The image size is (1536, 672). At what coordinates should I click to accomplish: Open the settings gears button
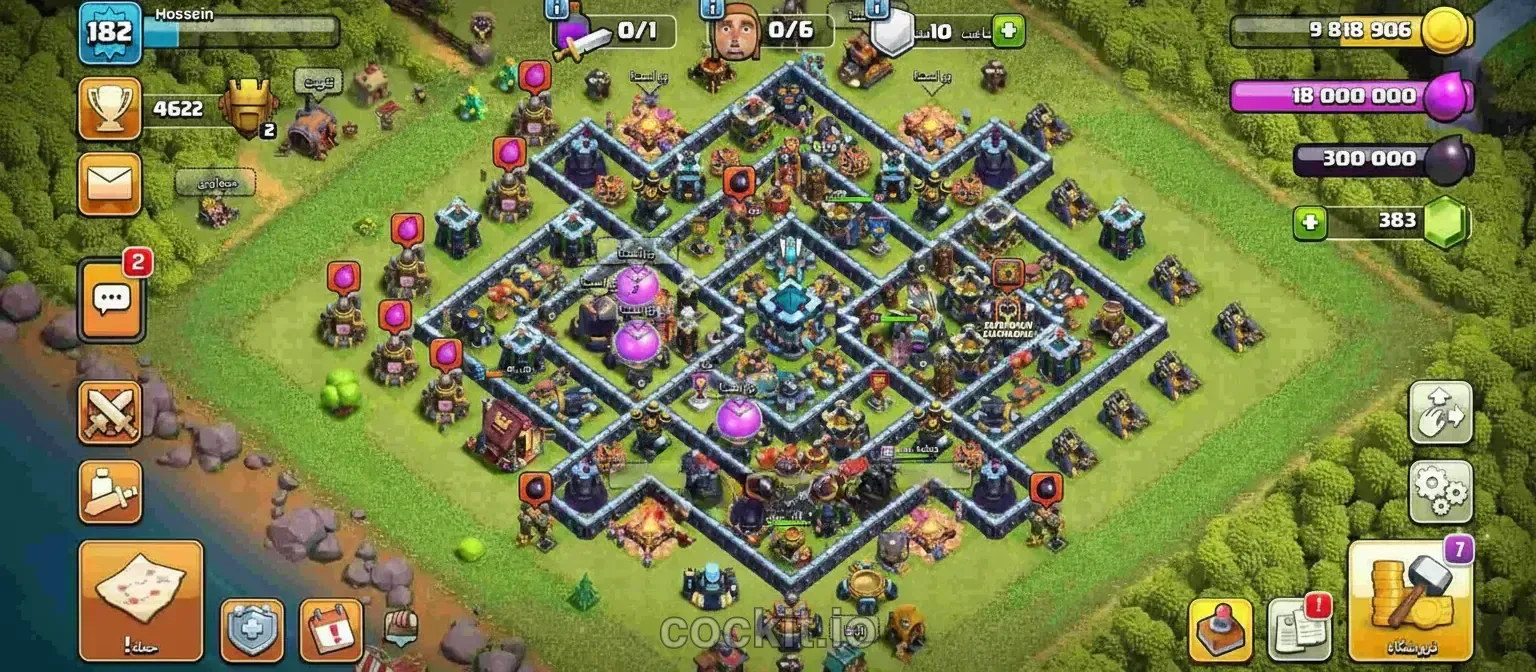click(x=1440, y=491)
